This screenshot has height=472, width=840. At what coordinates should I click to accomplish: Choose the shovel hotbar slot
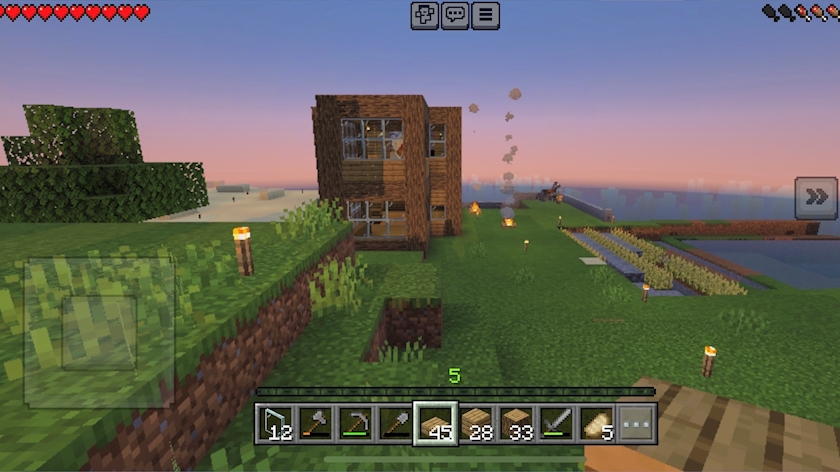(396, 423)
